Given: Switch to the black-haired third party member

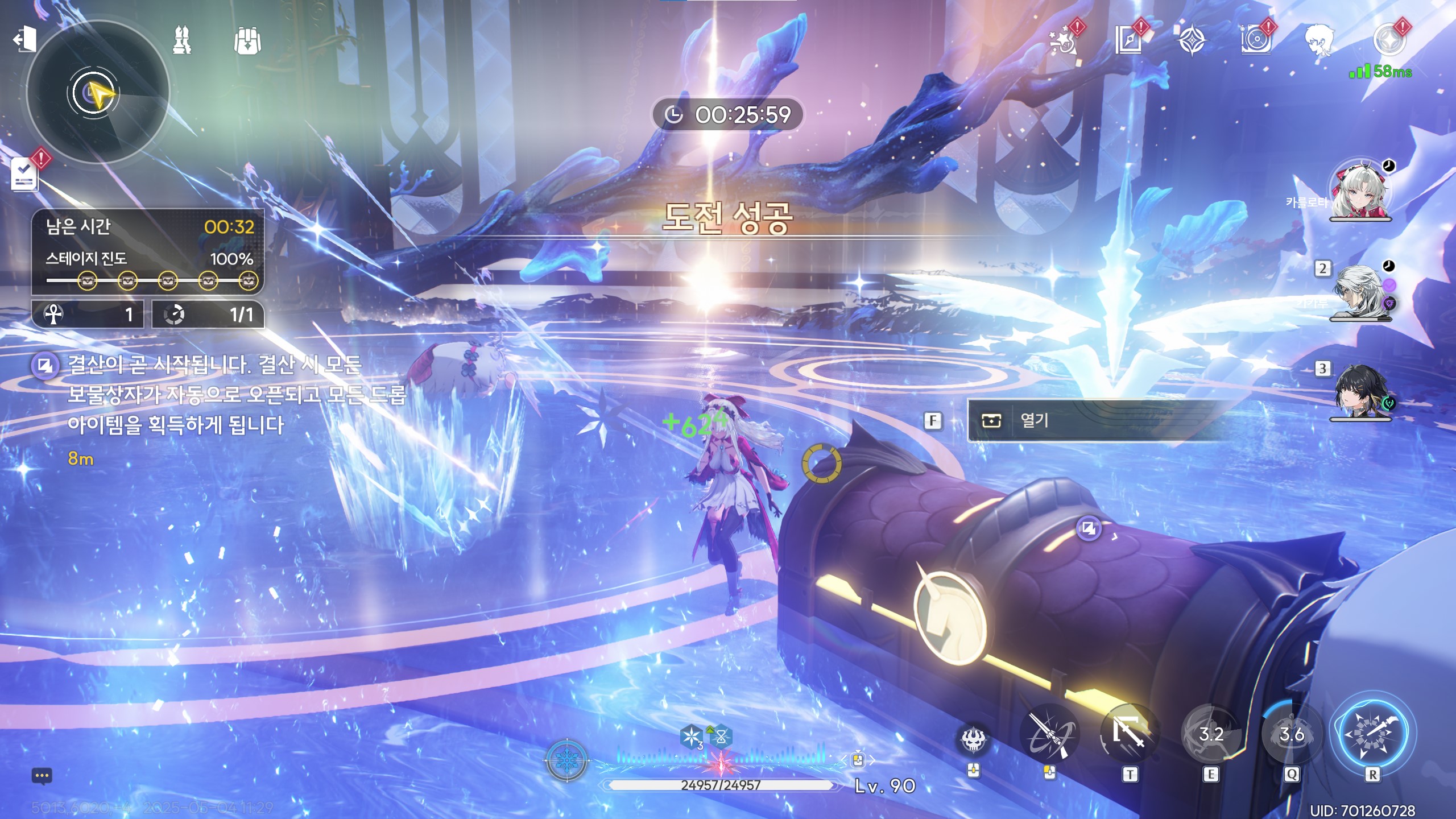Looking at the screenshot, I should pos(1360,394).
